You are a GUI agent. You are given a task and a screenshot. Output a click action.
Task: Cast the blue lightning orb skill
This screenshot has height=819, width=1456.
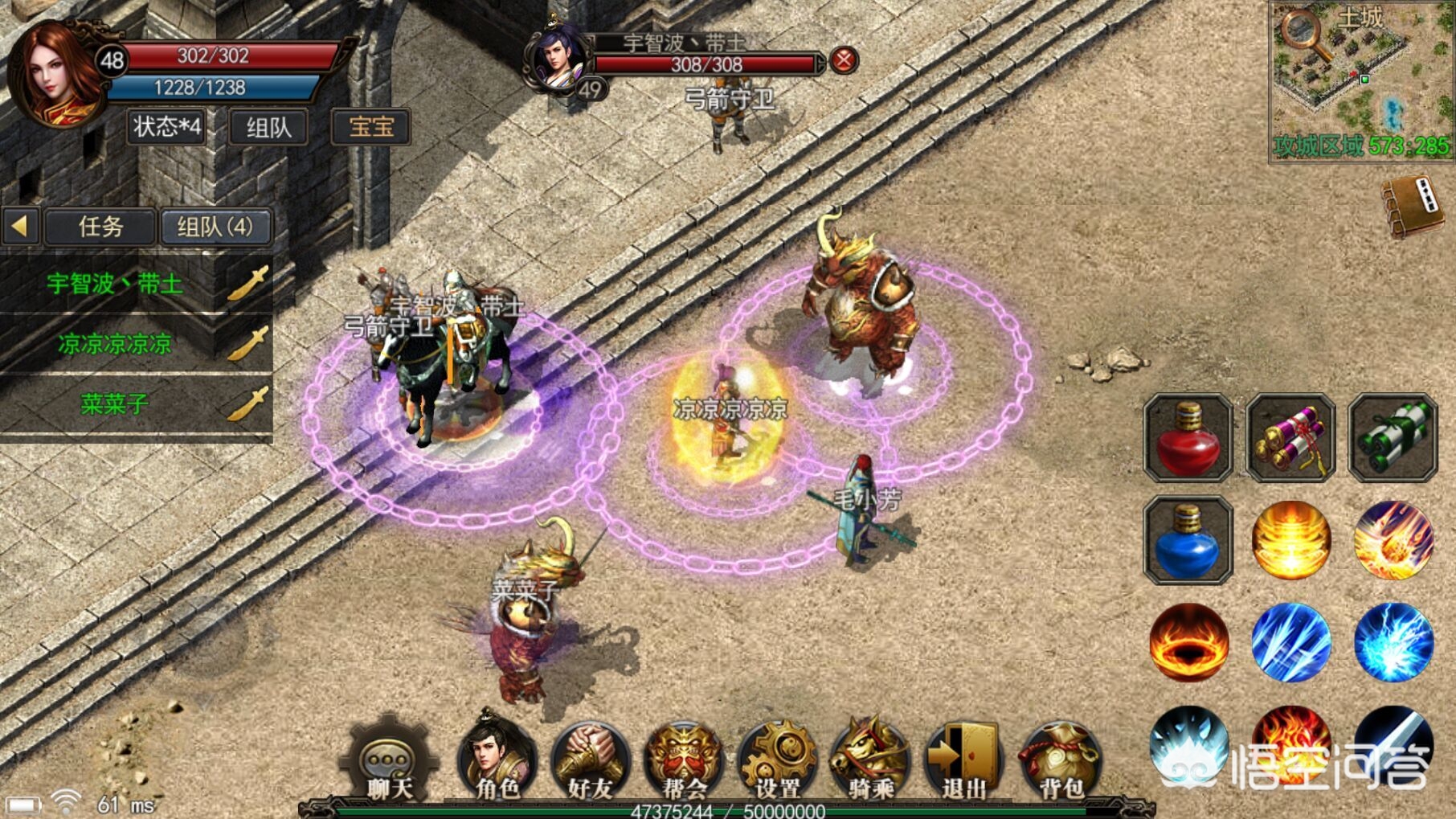tap(1393, 643)
